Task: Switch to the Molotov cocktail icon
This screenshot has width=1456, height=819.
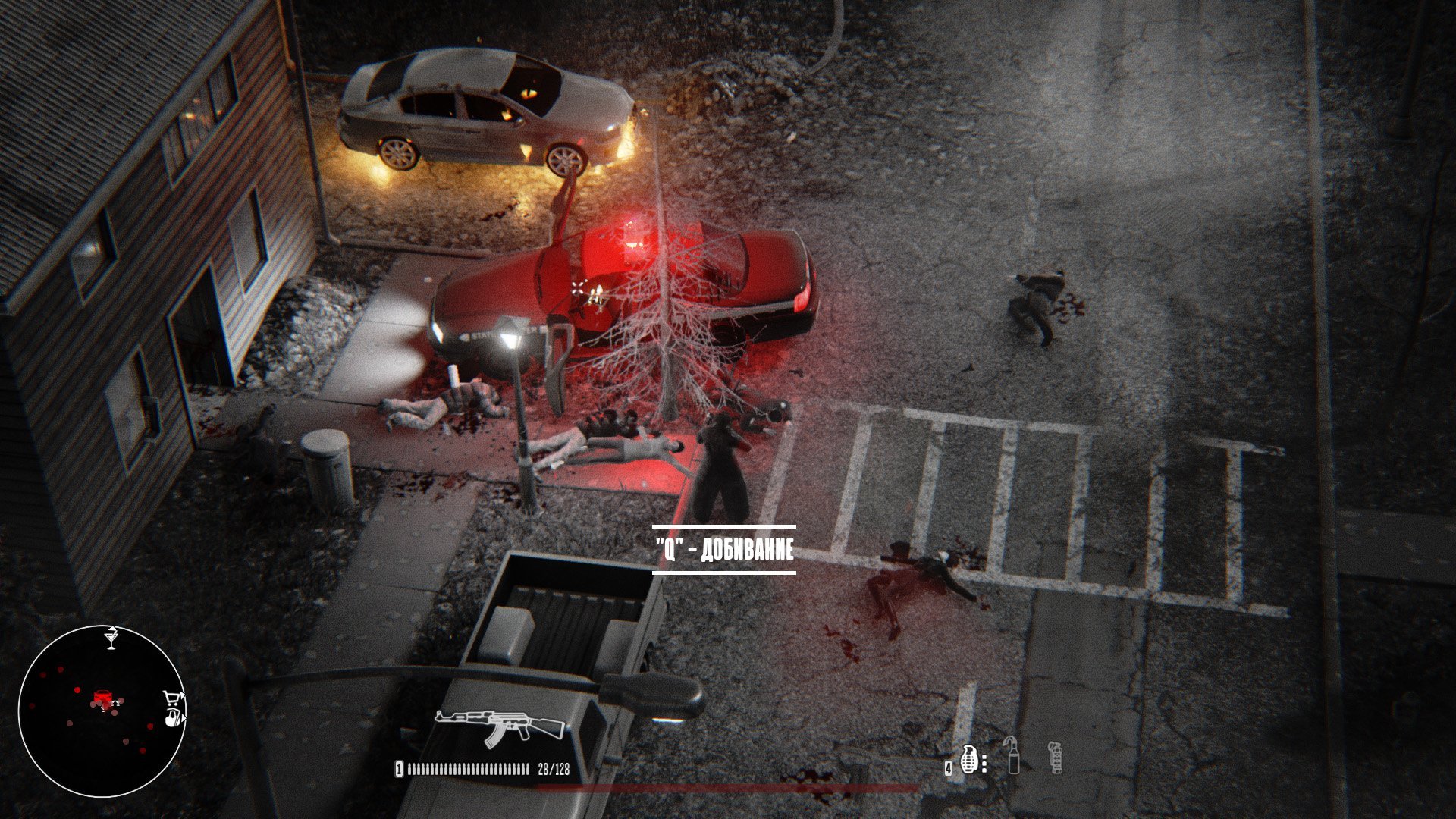Action: 1013,755
